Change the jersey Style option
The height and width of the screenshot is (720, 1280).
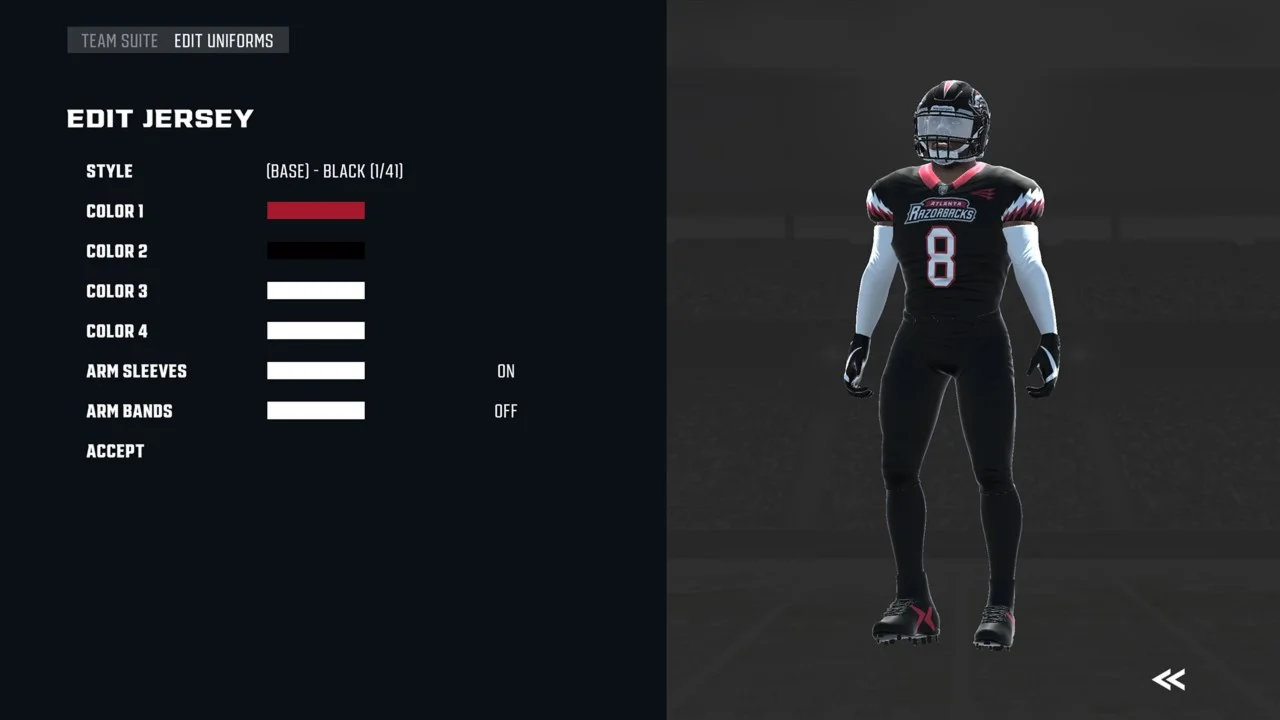[334, 172]
